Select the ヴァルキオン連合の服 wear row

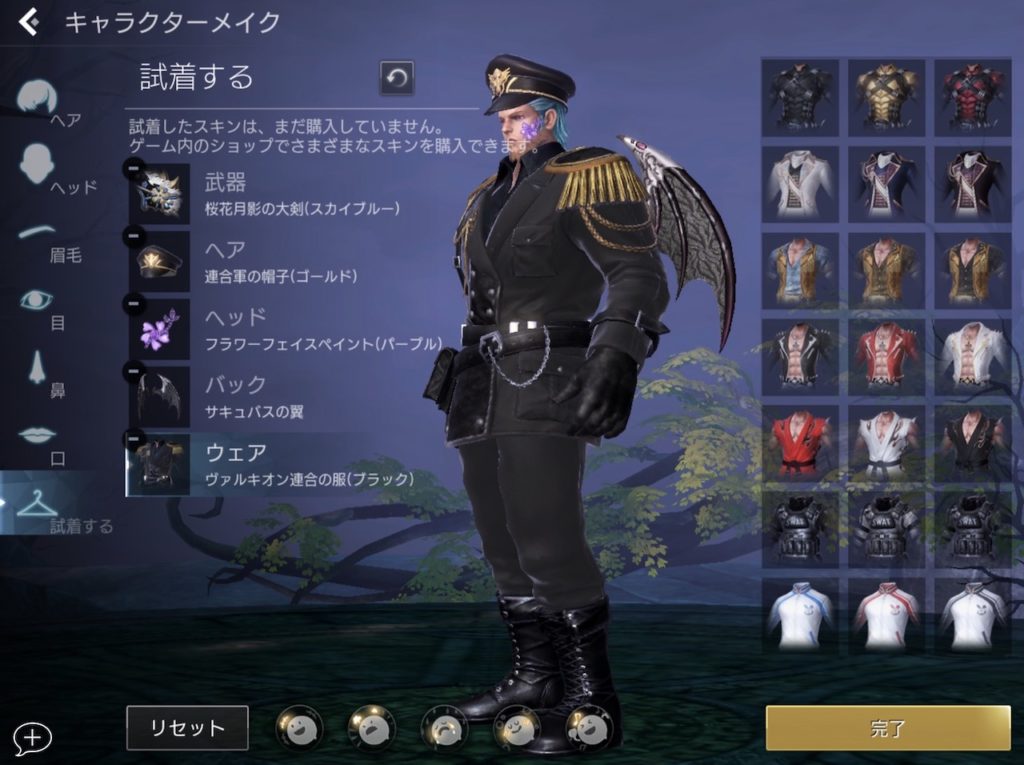290,465
